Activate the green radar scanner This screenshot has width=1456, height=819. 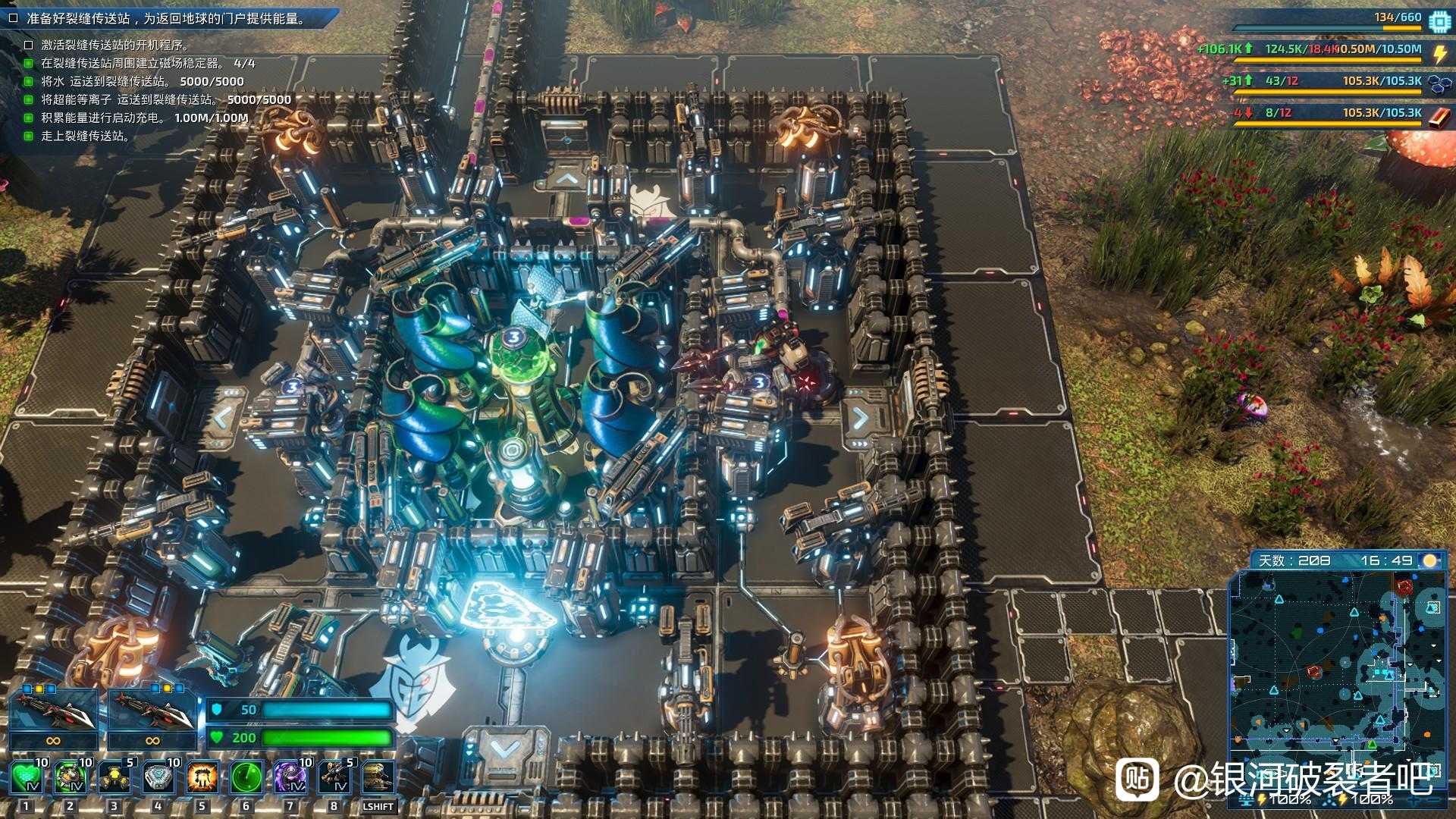(x=246, y=777)
